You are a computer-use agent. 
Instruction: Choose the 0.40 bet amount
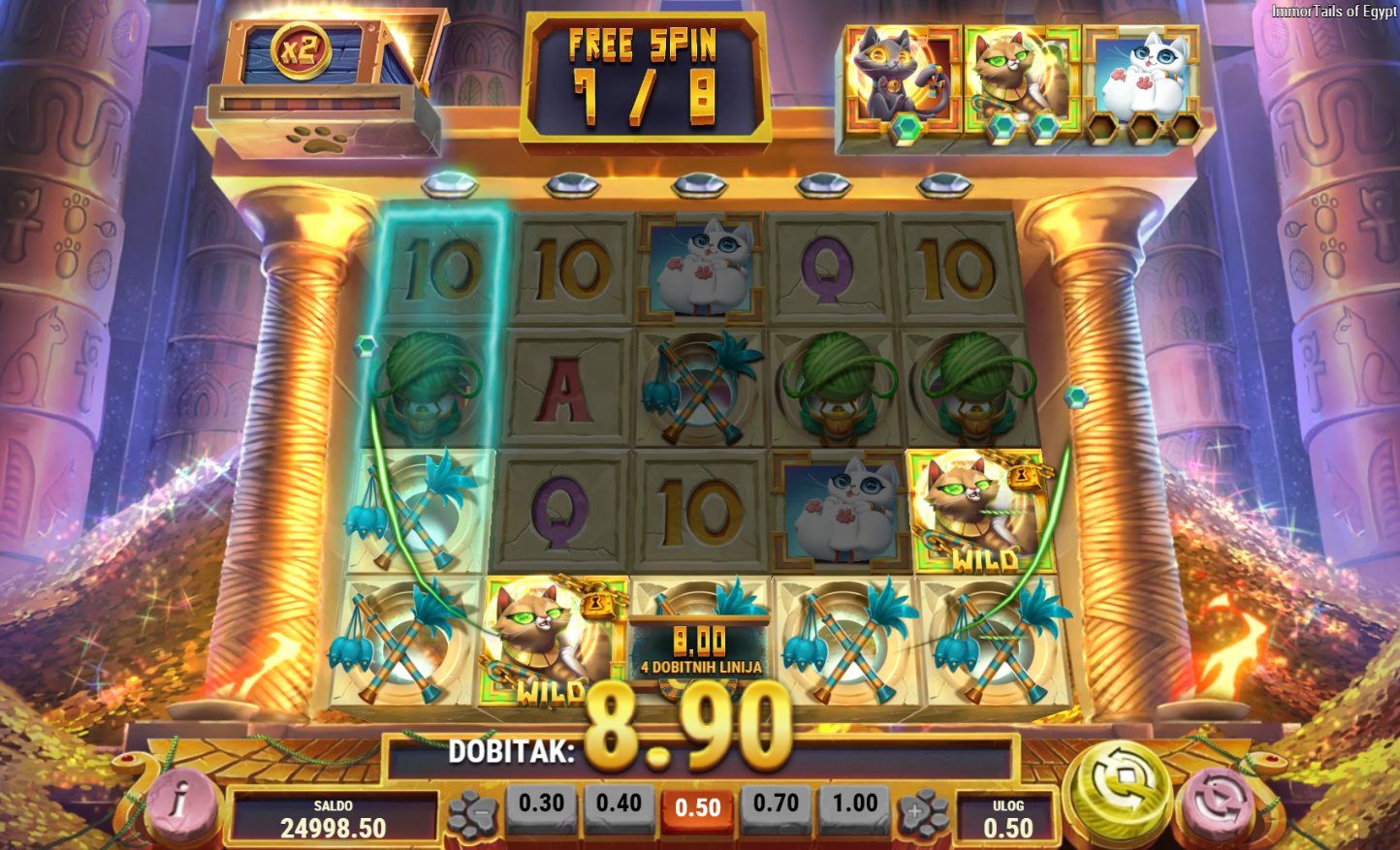point(619,804)
